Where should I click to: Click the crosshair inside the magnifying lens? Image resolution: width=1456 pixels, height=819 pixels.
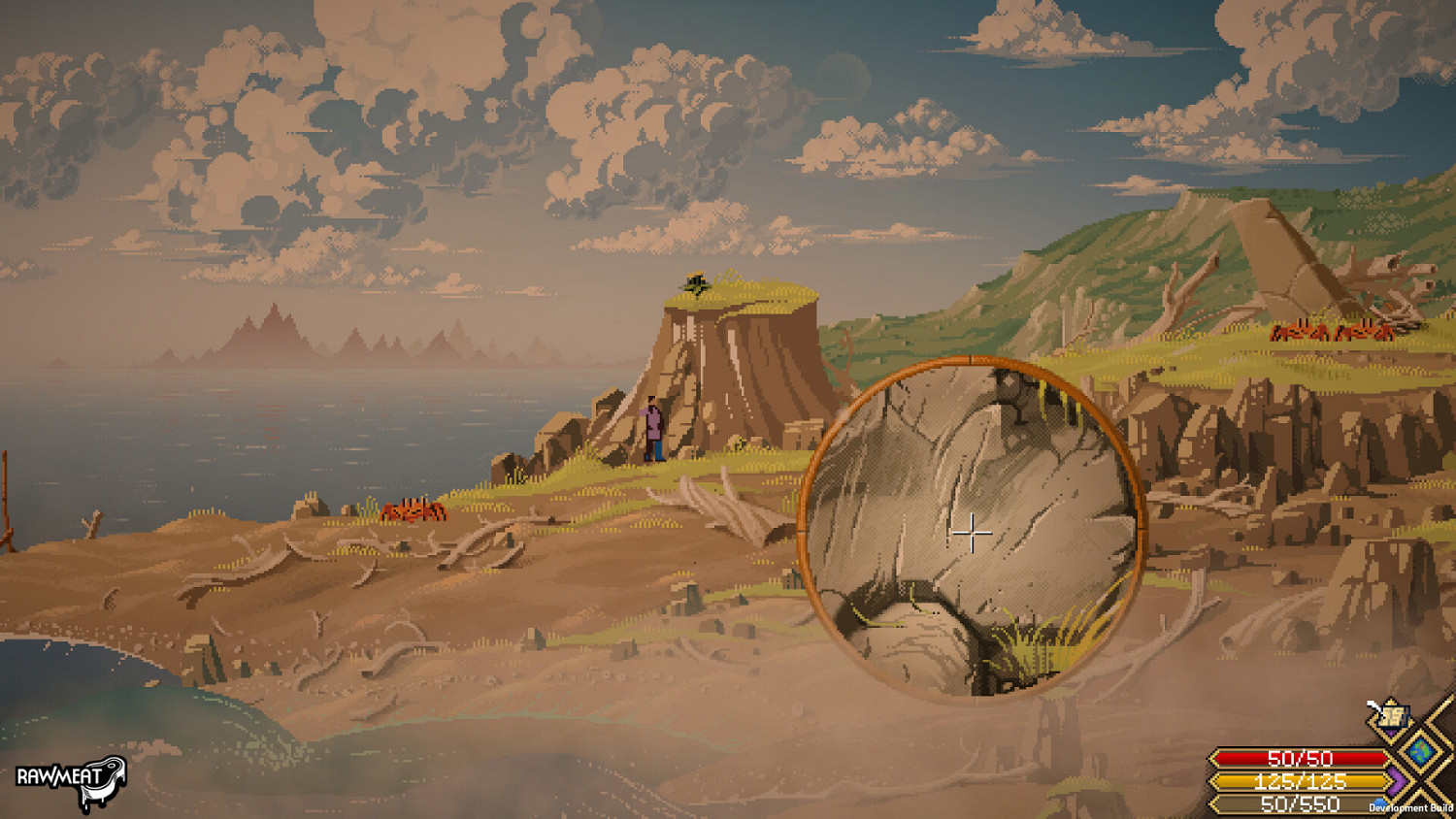click(x=971, y=532)
